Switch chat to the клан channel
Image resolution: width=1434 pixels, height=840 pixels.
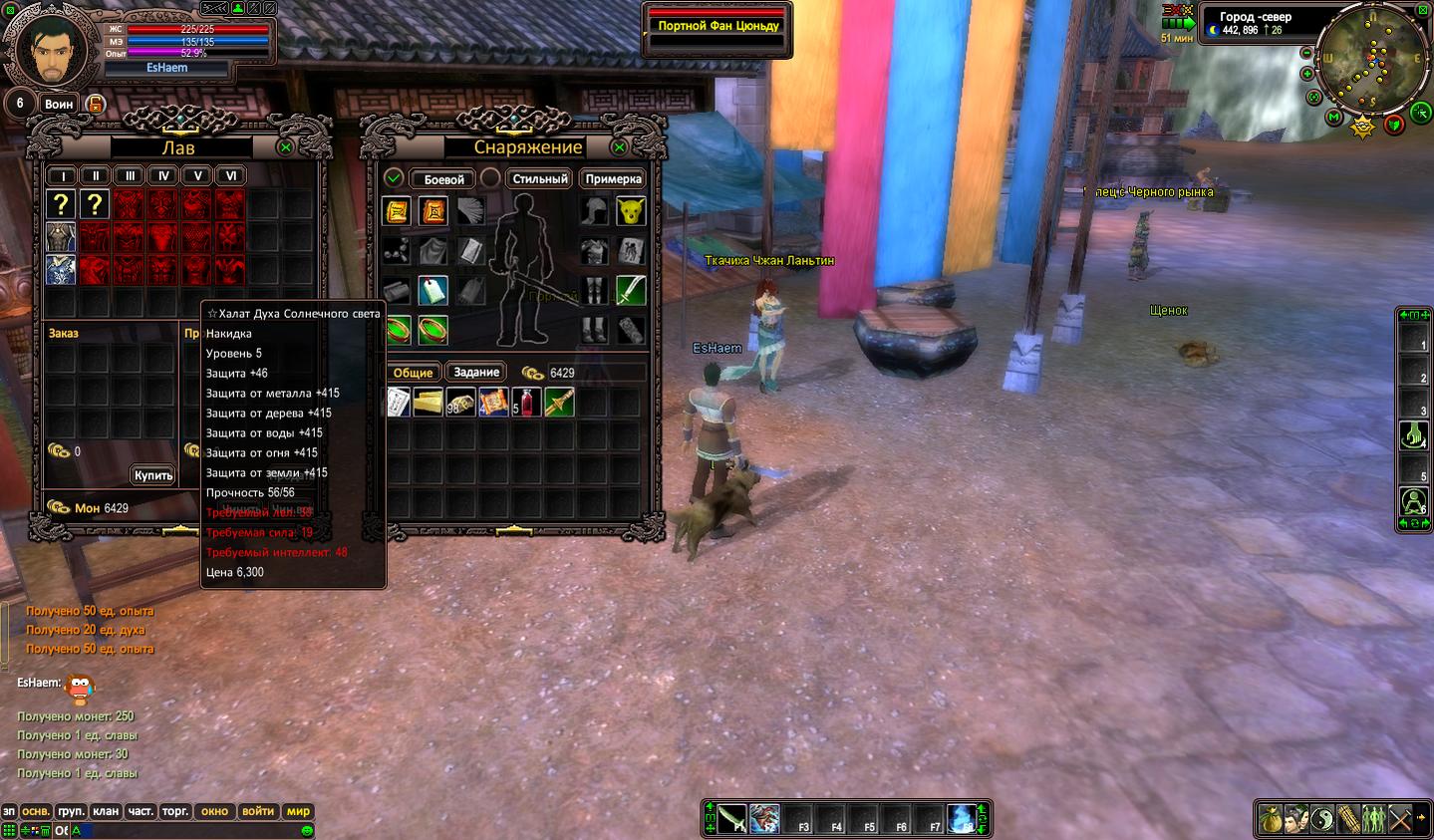tap(106, 811)
